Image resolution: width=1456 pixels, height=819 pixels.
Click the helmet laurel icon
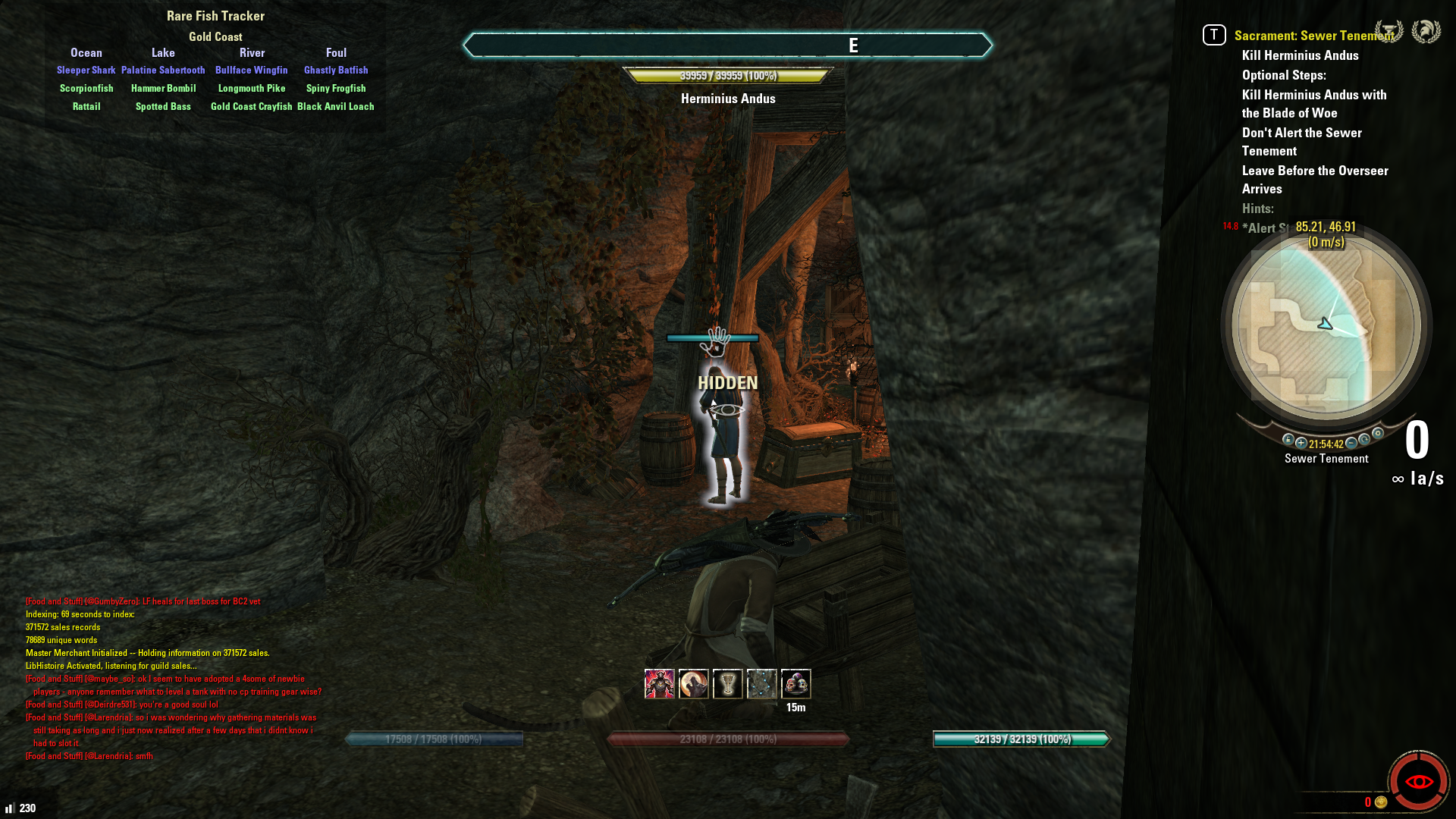click(x=1426, y=31)
